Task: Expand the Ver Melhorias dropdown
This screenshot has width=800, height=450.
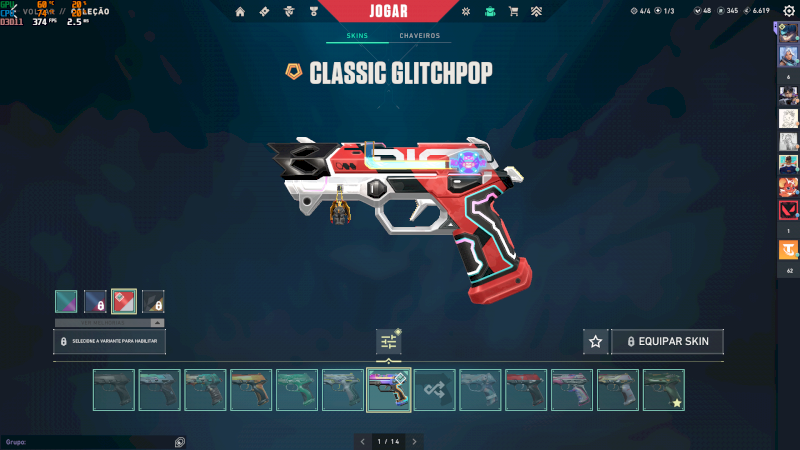Action: click(x=109, y=323)
